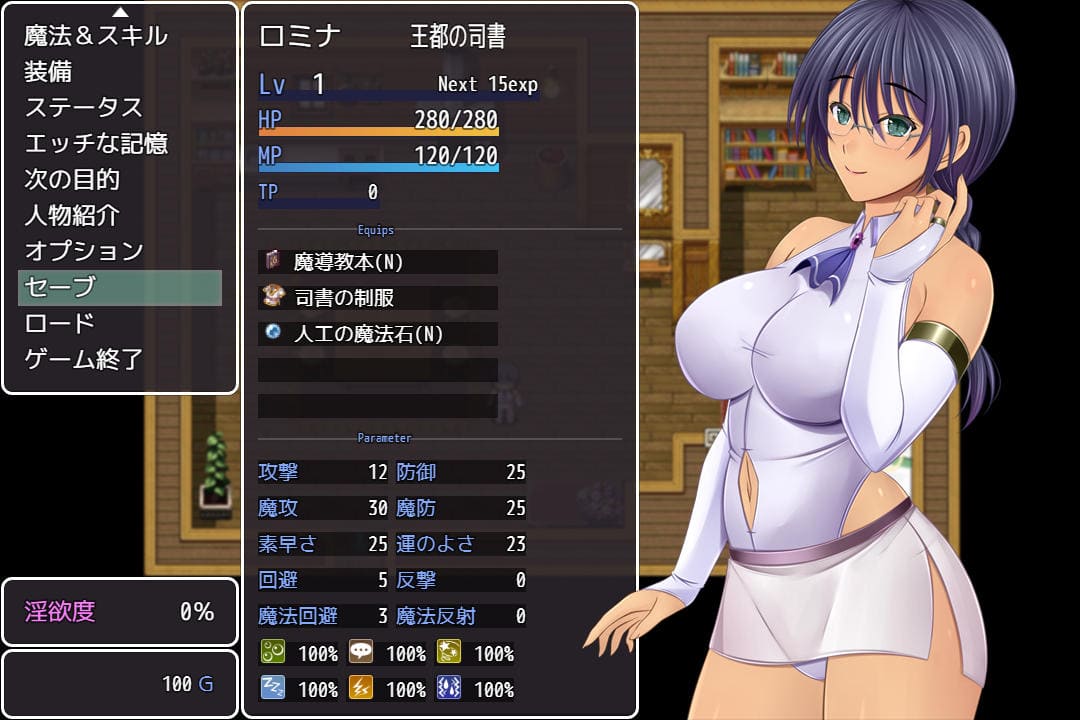
Task: Select the 魔導教本(N) equipment slot
Action: (378, 262)
